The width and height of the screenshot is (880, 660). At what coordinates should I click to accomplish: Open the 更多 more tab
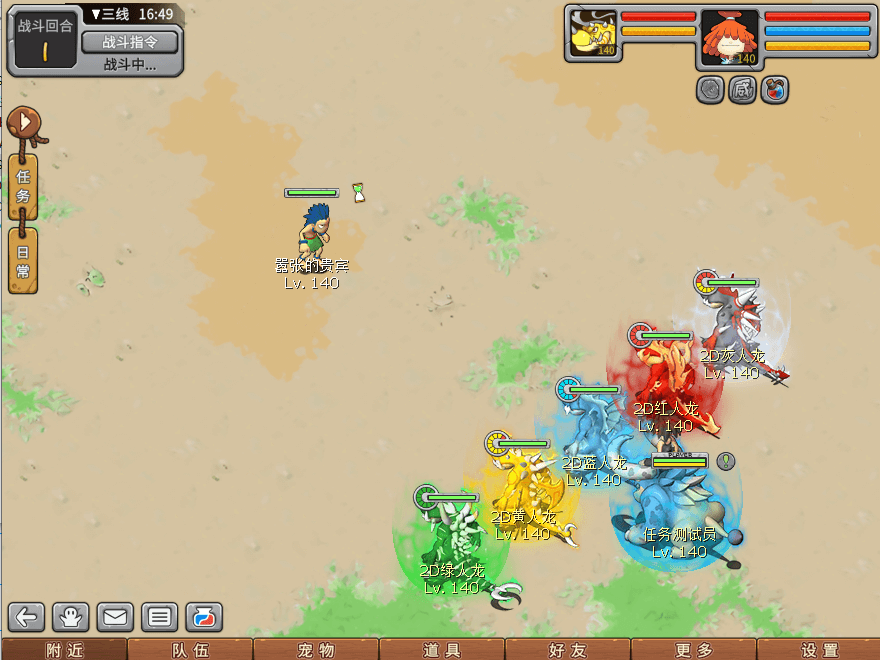(692, 650)
